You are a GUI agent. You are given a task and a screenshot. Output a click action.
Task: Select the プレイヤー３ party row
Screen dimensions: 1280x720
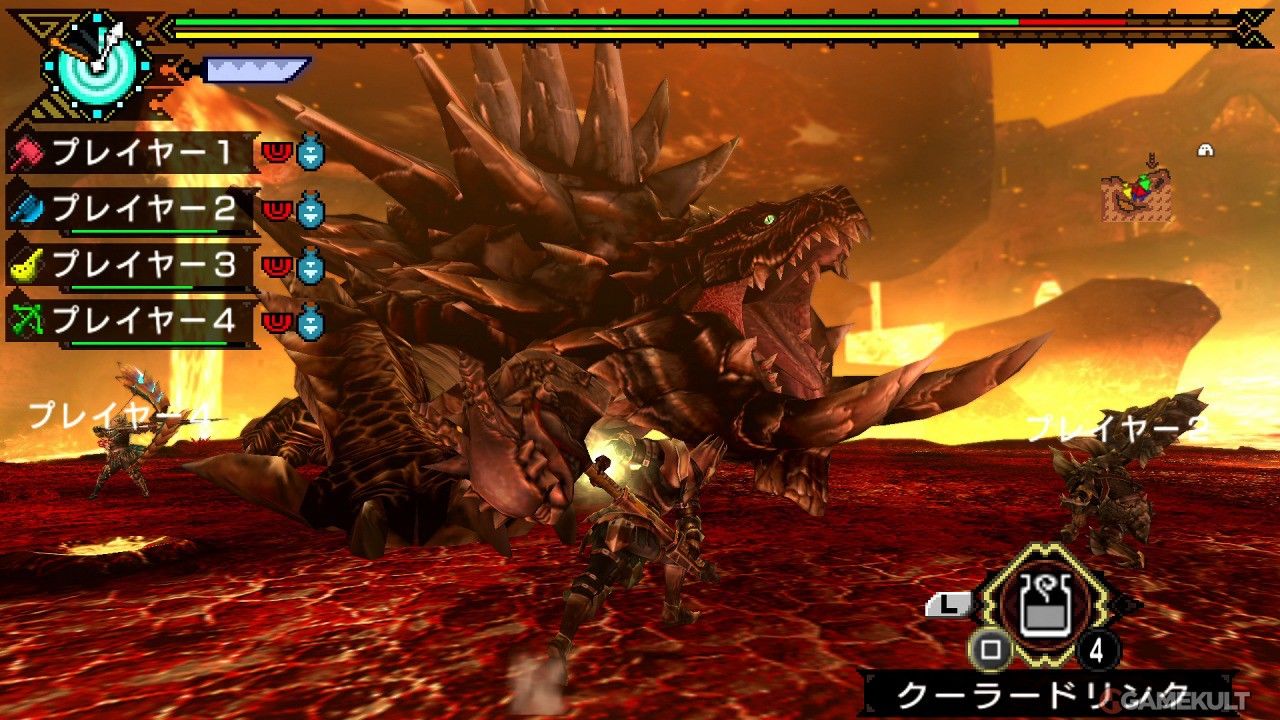(x=140, y=265)
